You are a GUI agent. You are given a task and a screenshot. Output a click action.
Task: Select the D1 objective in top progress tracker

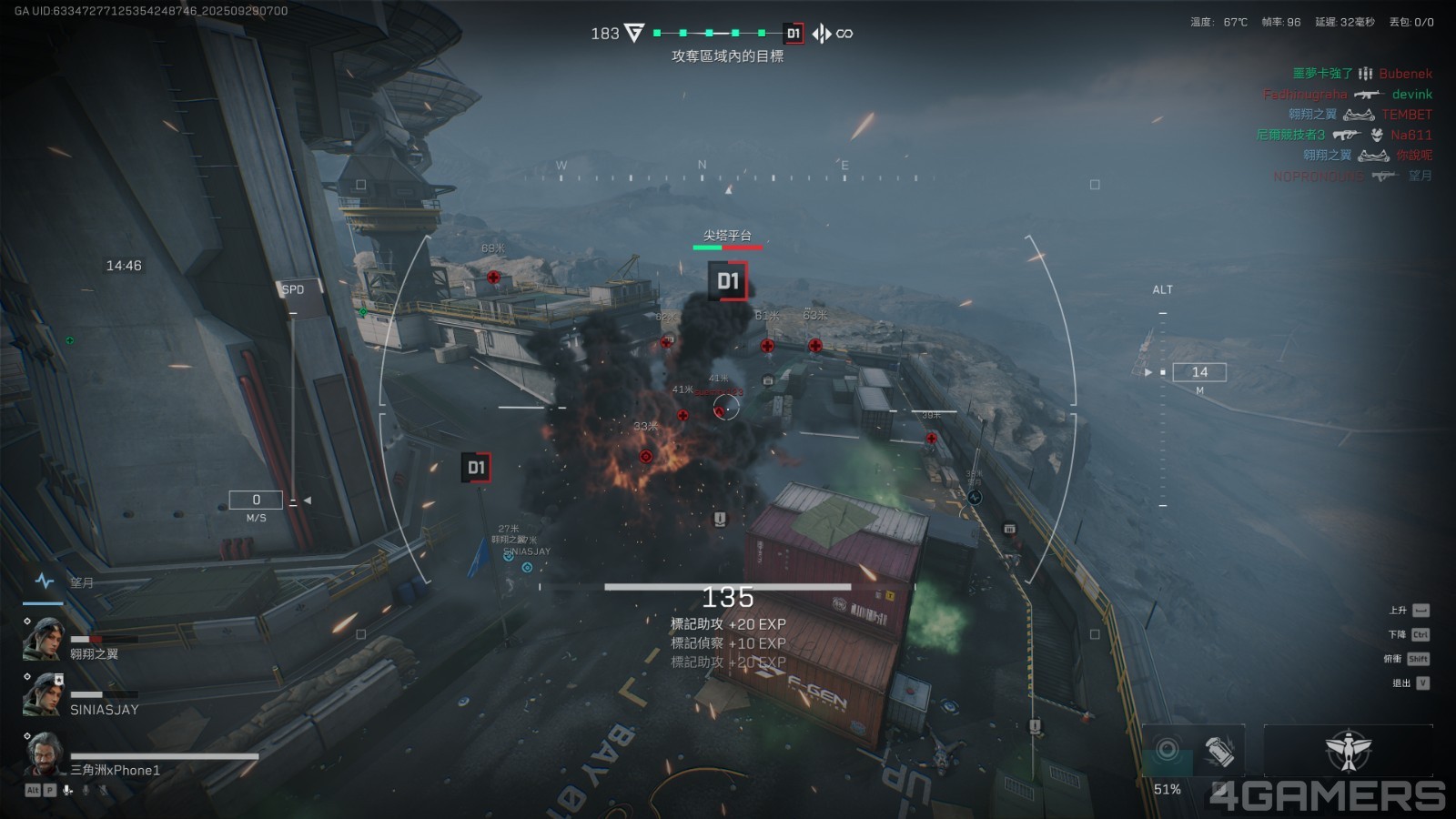tap(794, 34)
